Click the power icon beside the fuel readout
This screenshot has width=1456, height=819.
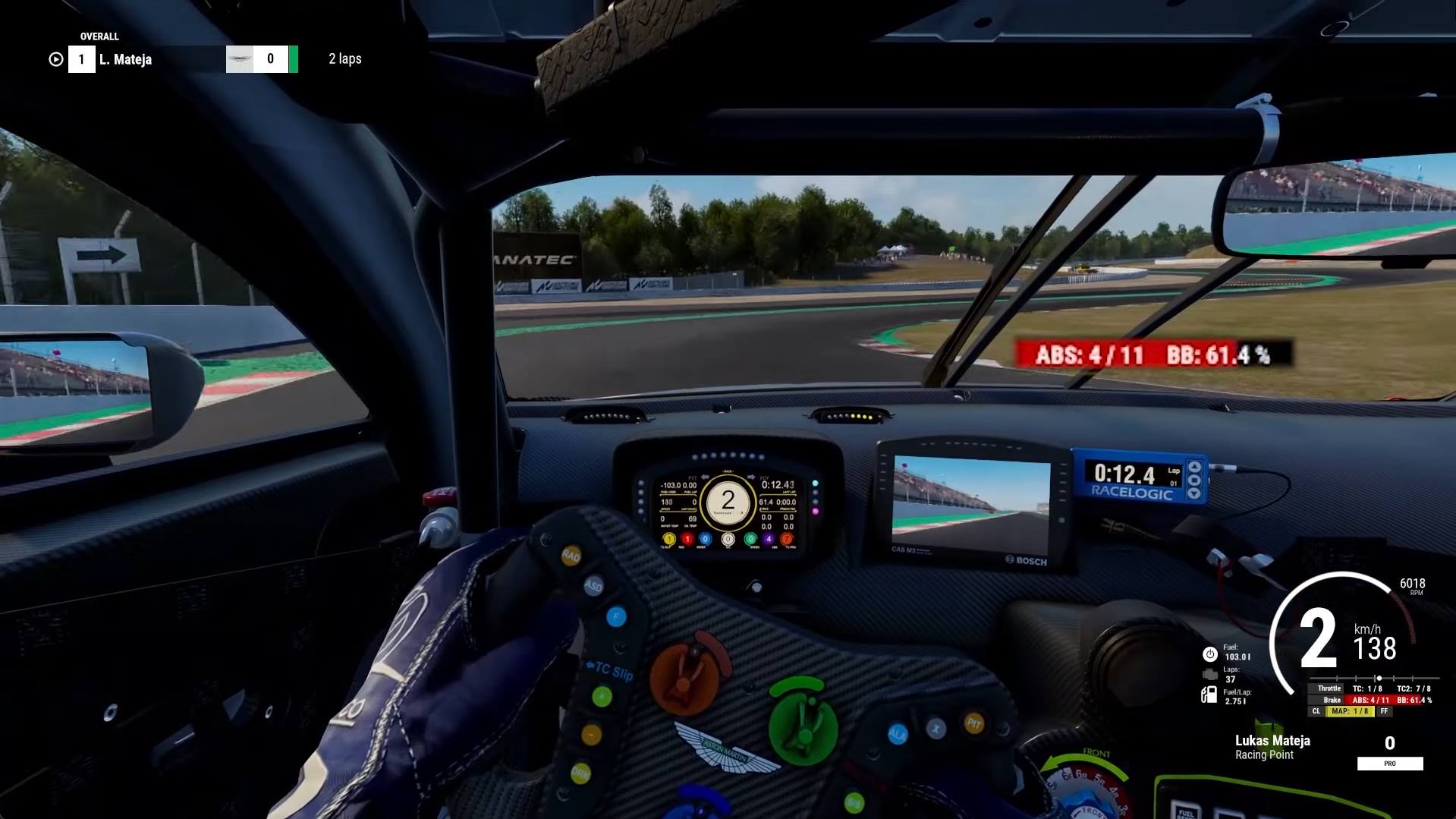coord(1209,654)
